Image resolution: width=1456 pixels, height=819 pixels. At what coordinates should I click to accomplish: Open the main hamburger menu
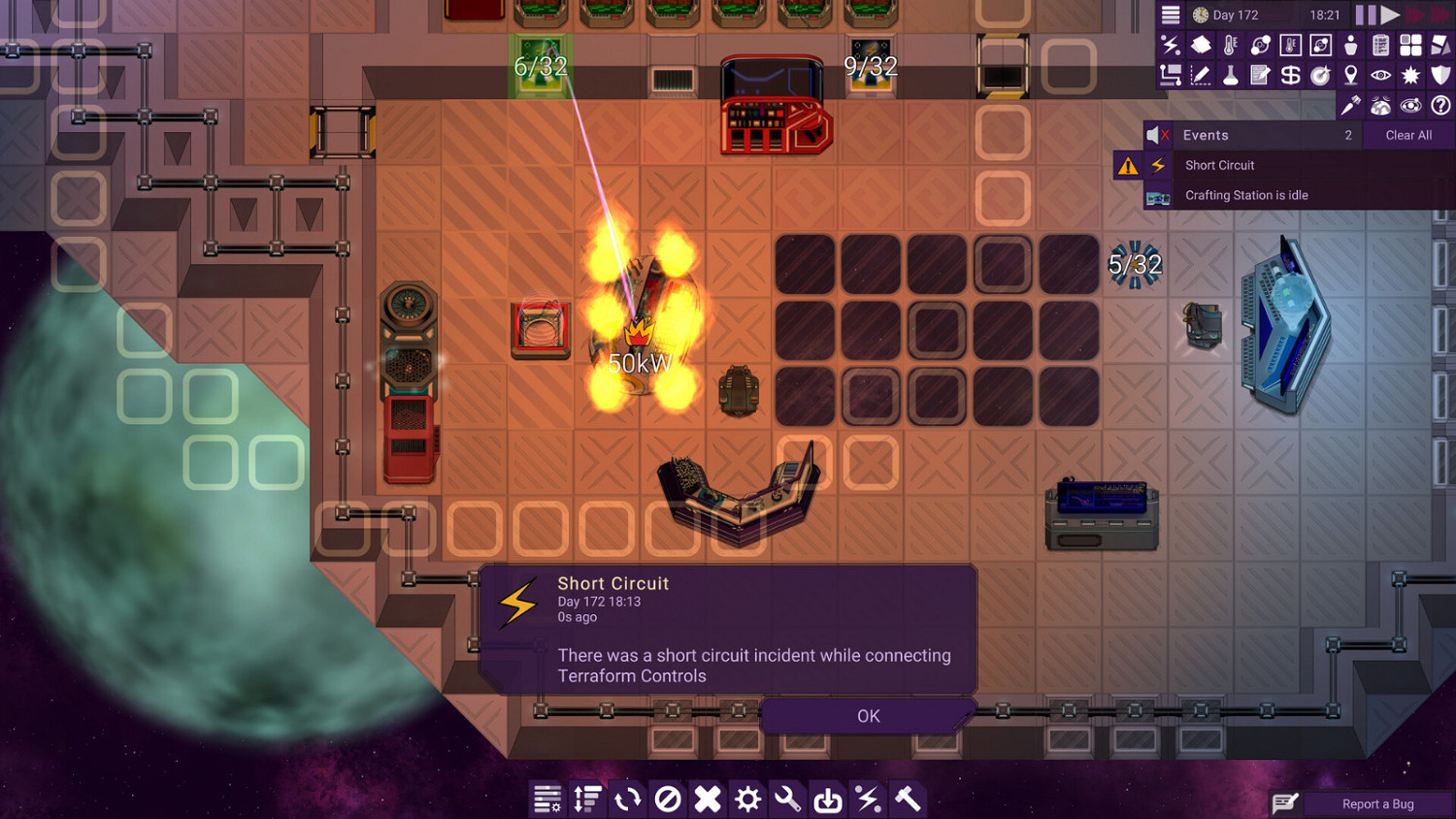pos(1170,15)
